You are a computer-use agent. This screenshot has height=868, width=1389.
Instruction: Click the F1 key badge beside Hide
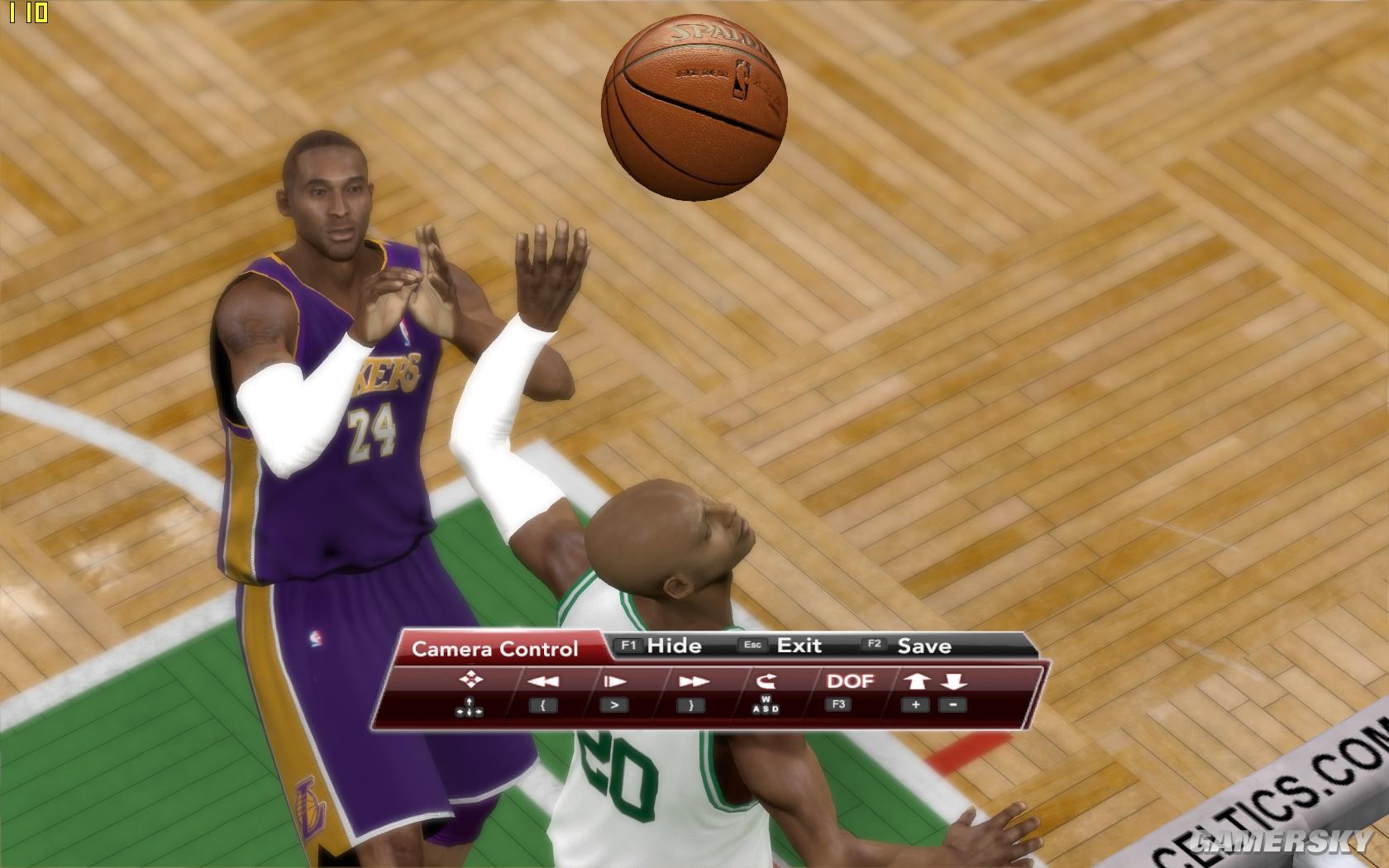627,646
